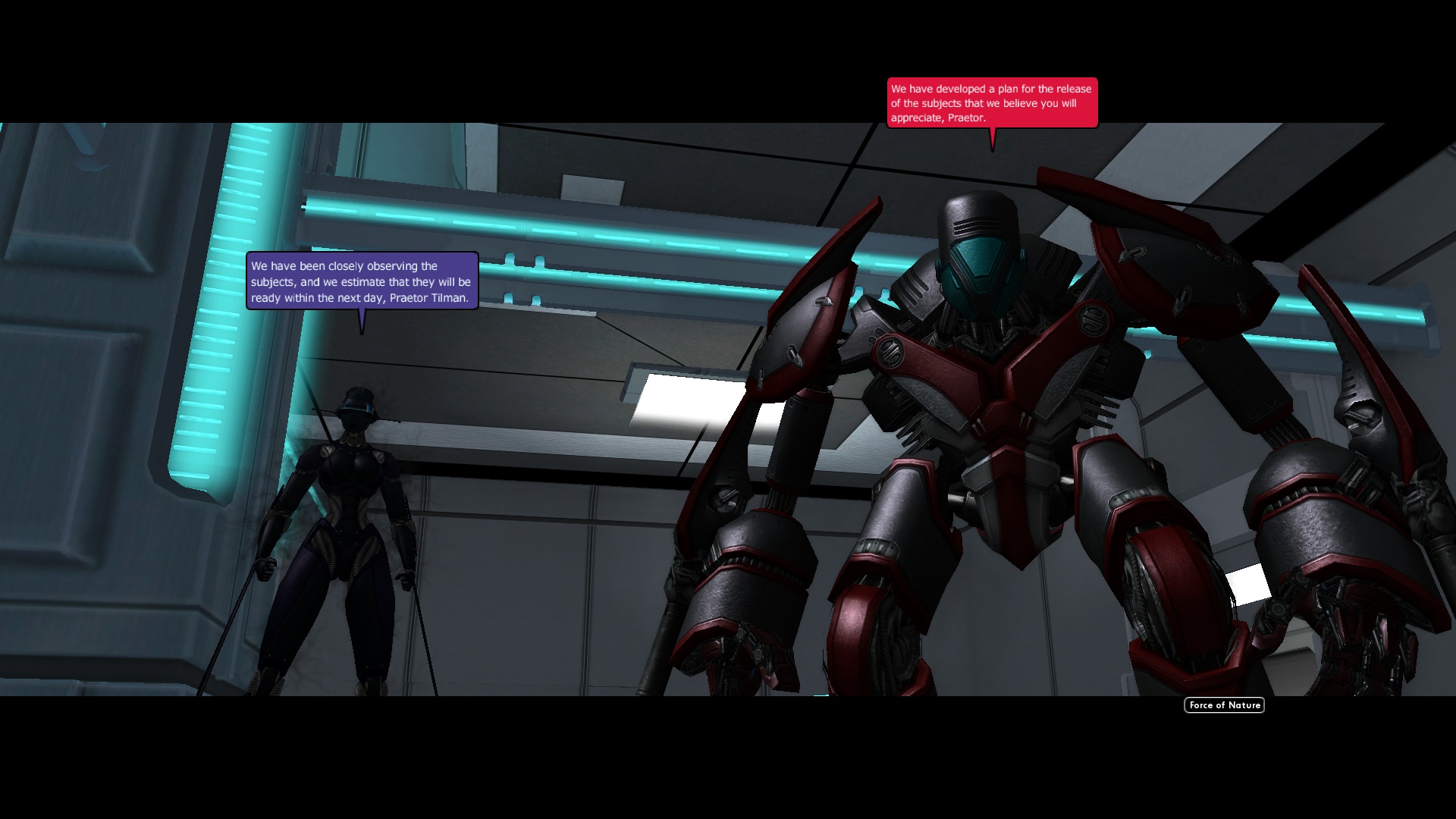Click the red speech bubble from the robot
Viewport: 1456px width, 819px height.
coord(990,101)
